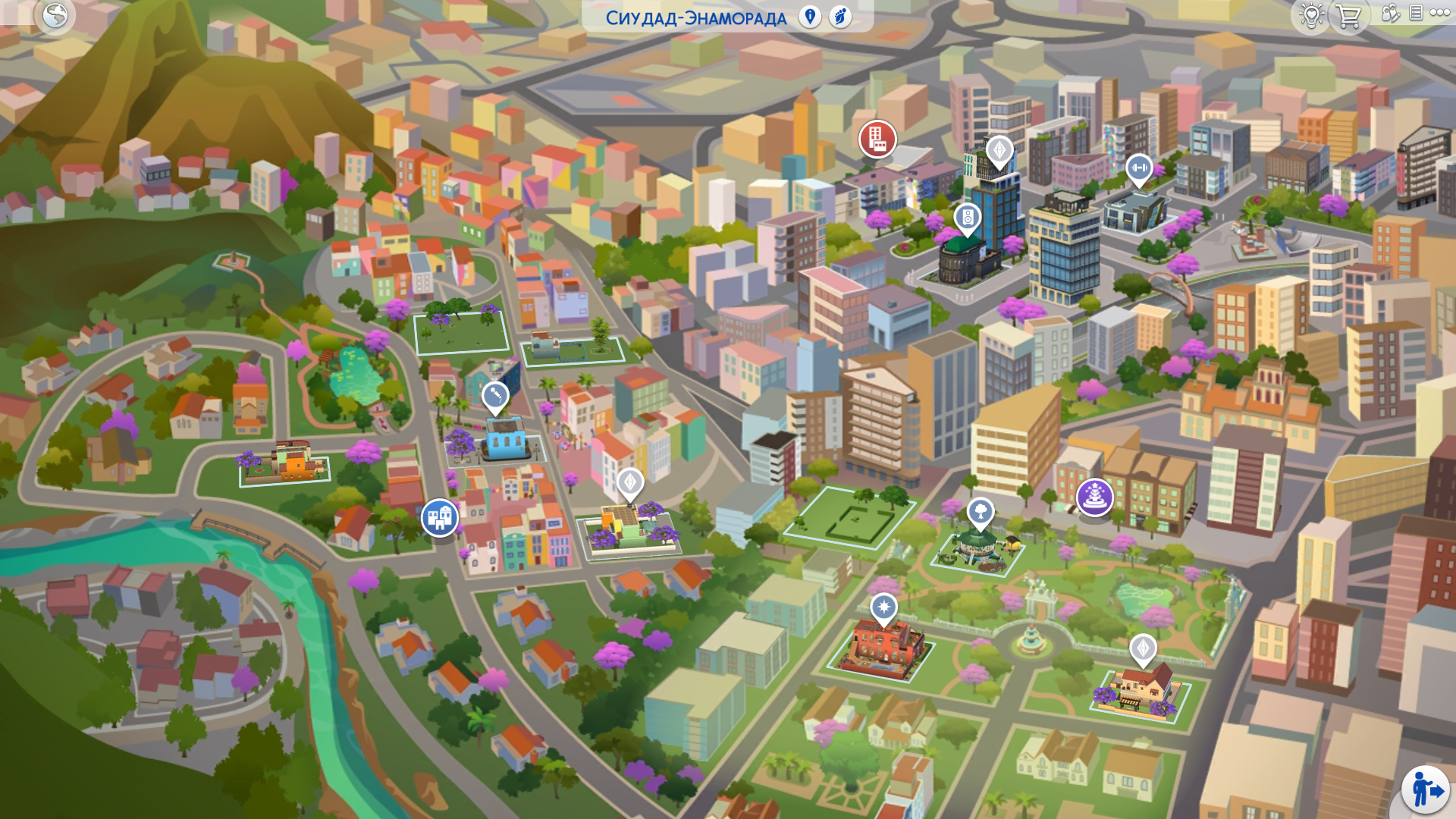Image resolution: width=1456 pixels, height=819 pixels.
Task: Open the world selection globe button
Action: point(55,15)
